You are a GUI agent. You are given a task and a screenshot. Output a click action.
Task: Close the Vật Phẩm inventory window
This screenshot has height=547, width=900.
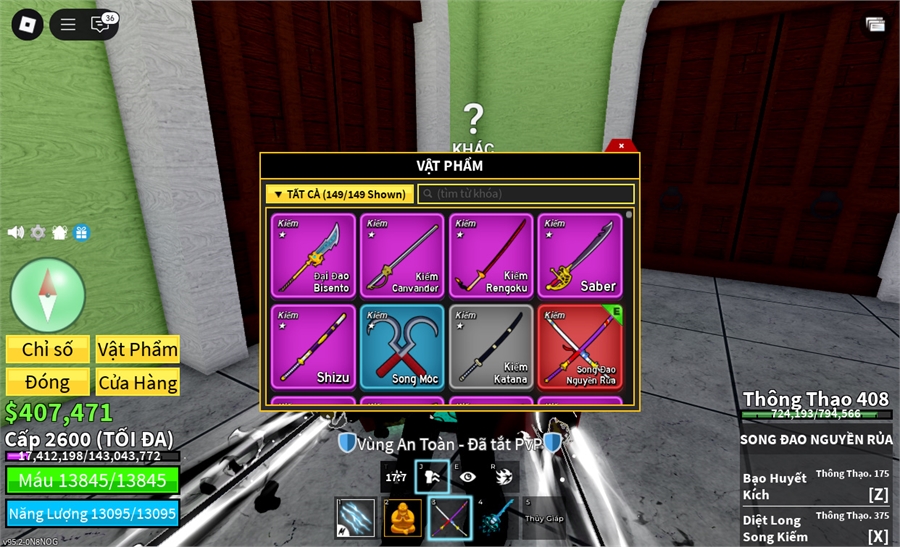pyautogui.click(x=621, y=146)
